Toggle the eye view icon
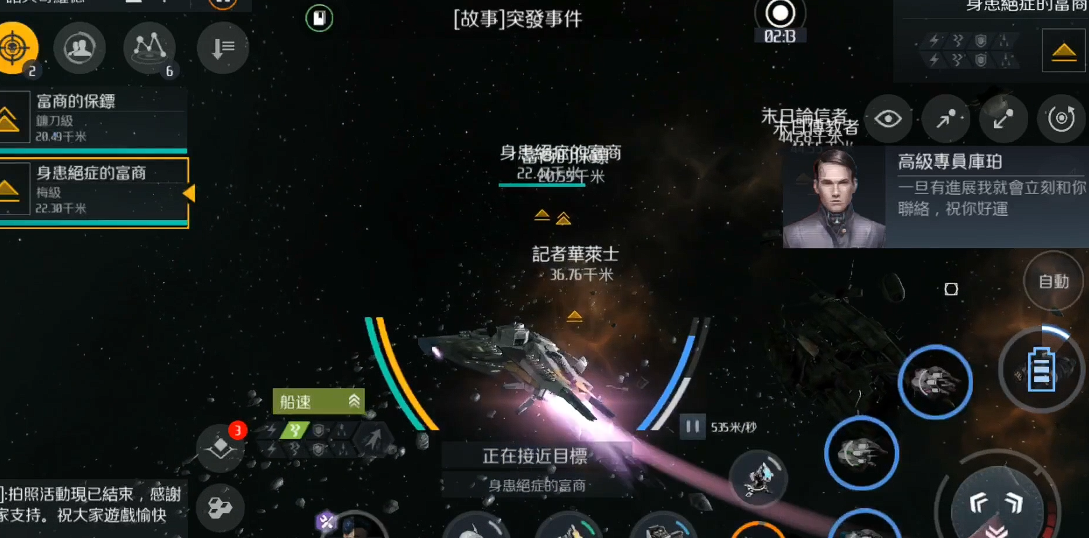This screenshot has height=538, width=1089. [888, 120]
